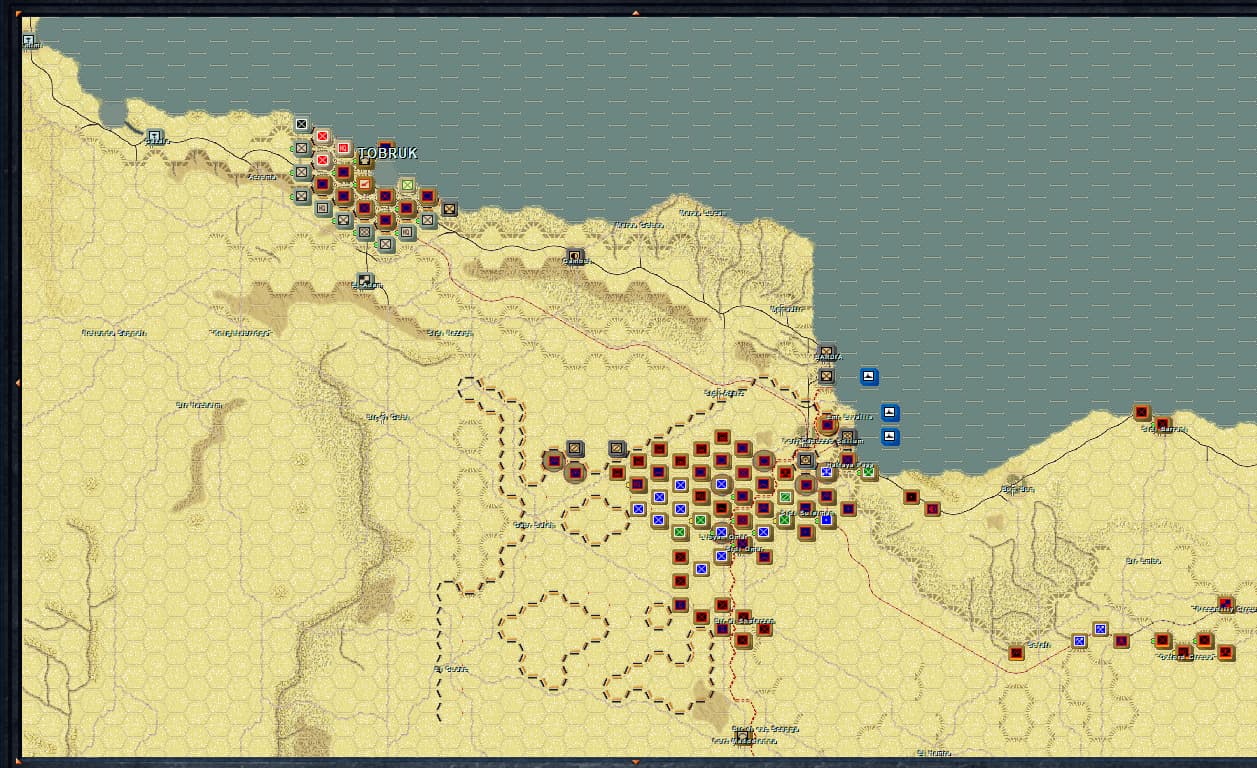Screen dimensions: 1257x768
Task: Select the El Adem location marker
Action: (365, 281)
